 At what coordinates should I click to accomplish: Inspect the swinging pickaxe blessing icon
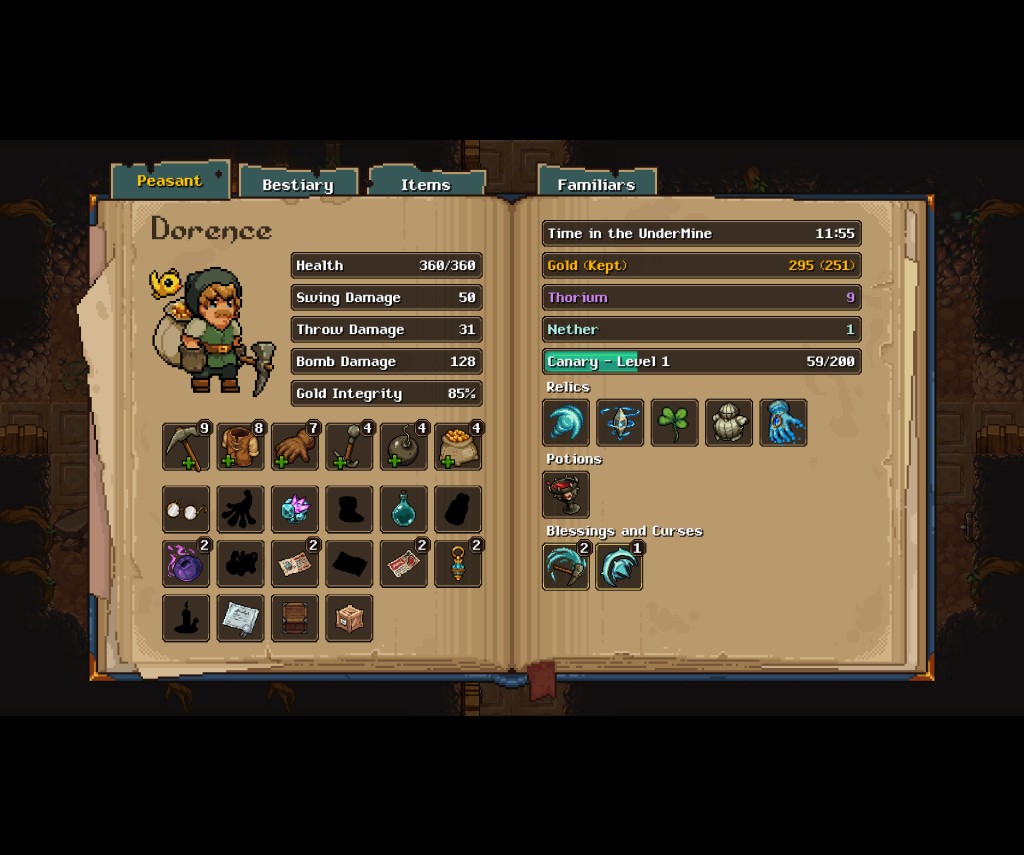(566, 566)
